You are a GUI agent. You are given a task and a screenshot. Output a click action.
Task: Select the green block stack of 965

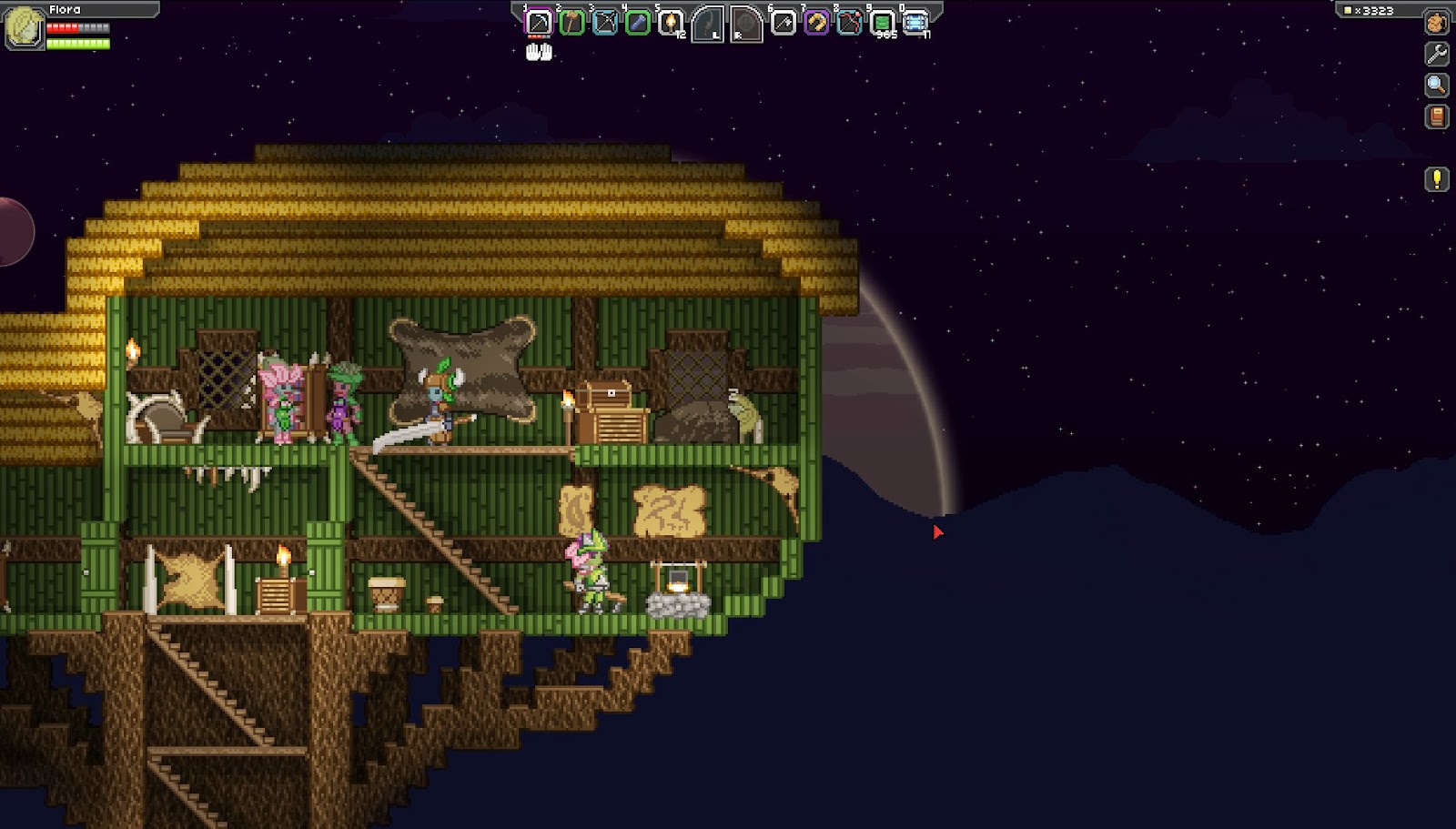click(882, 23)
